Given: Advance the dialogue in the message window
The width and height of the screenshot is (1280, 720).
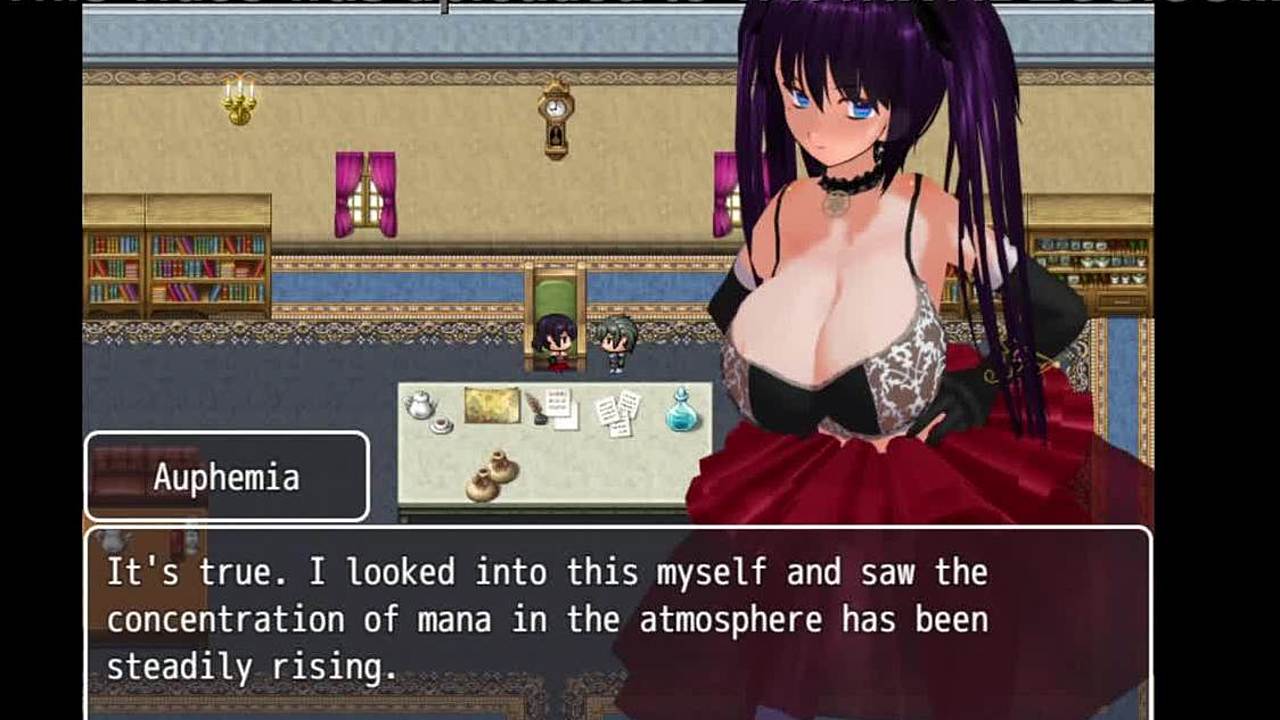Looking at the screenshot, I should tap(618, 620).
